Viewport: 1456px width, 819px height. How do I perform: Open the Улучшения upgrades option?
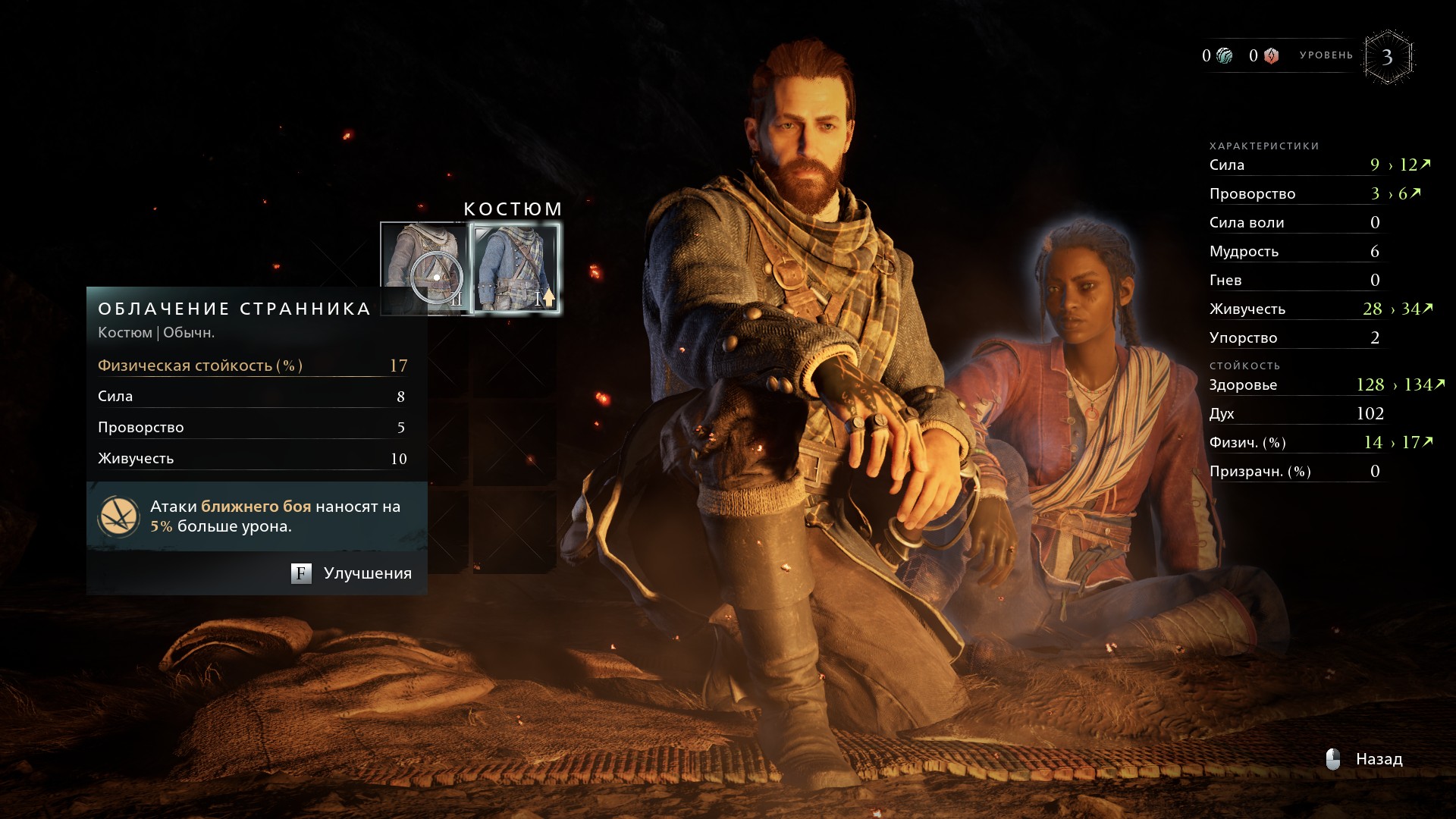click(352, 573)
